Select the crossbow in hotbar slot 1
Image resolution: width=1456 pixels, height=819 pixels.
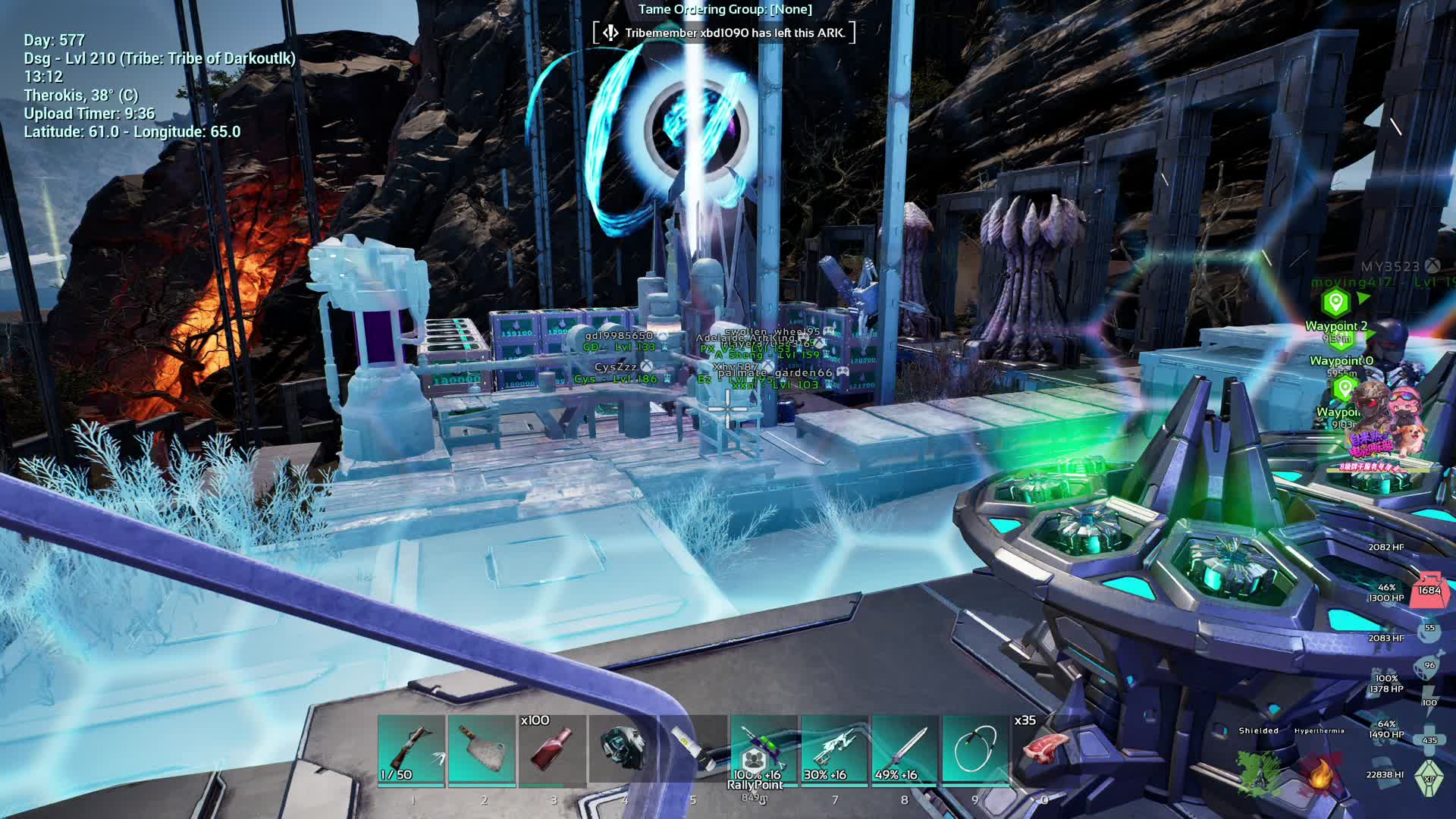click(412, 749)
